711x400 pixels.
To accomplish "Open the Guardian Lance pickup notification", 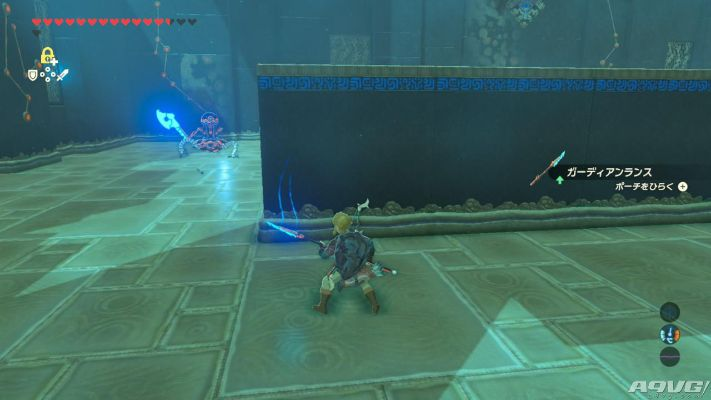I will 611,173.
